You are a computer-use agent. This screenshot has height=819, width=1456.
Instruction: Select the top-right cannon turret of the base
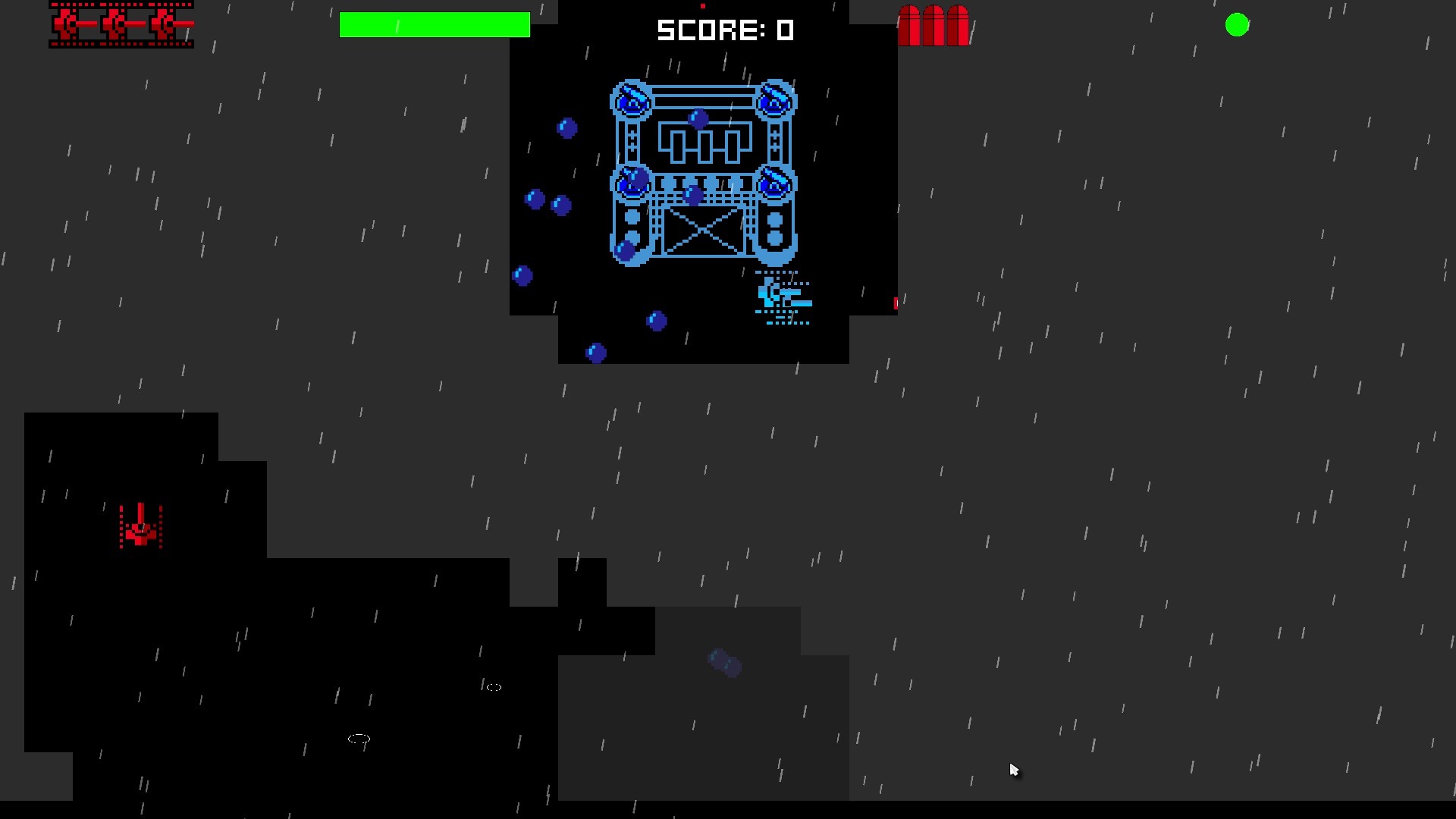(775, 99)
